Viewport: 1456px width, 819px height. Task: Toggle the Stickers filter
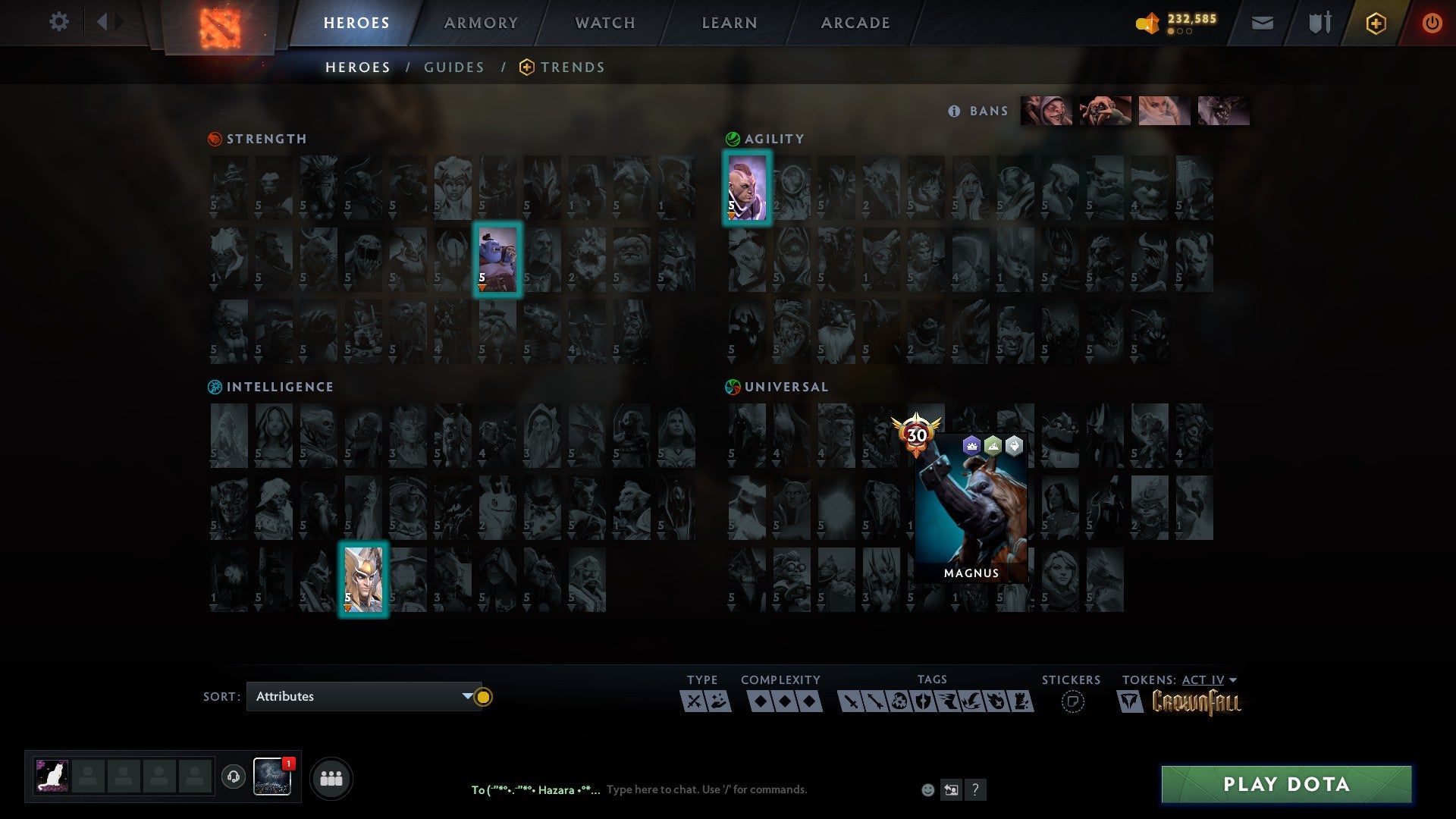coord(1072,700)
